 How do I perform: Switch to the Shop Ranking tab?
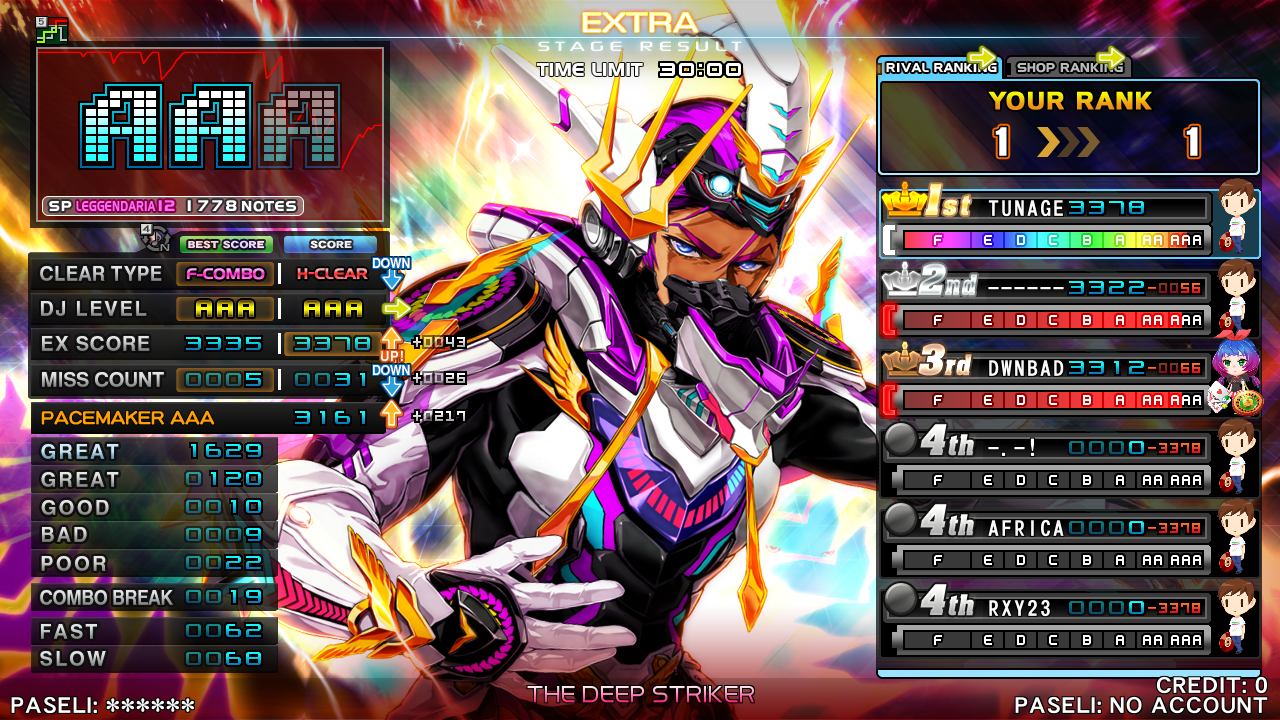(1069, 67)
